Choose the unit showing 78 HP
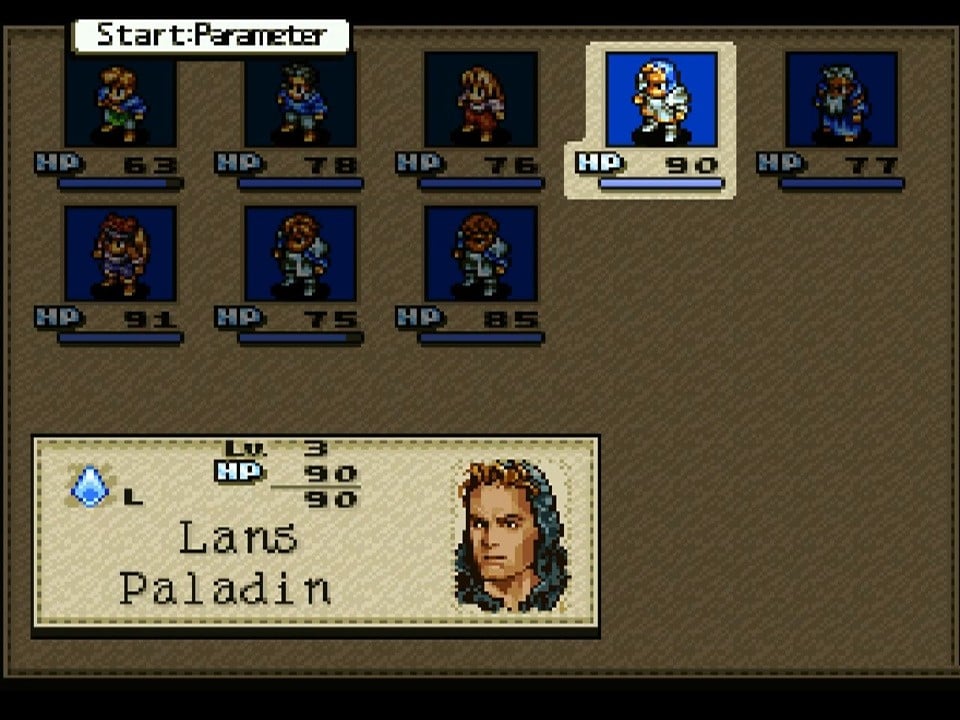This screenshot has width=960, height=720. coord(300,100)
